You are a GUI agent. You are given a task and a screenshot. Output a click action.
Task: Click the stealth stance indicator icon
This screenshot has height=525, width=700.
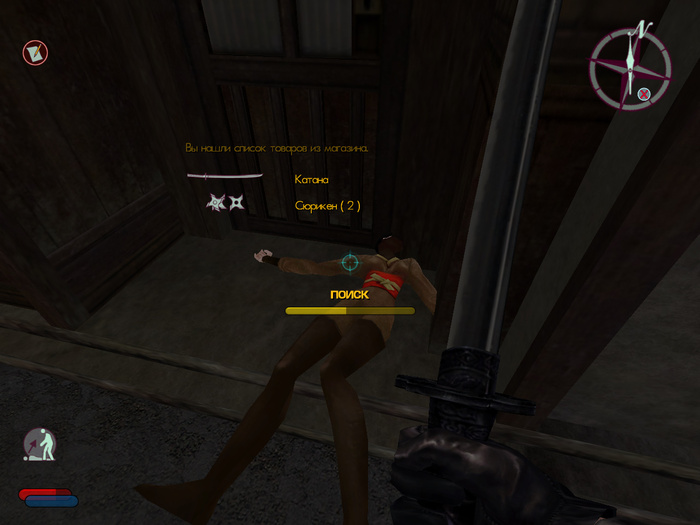[40, 445]
